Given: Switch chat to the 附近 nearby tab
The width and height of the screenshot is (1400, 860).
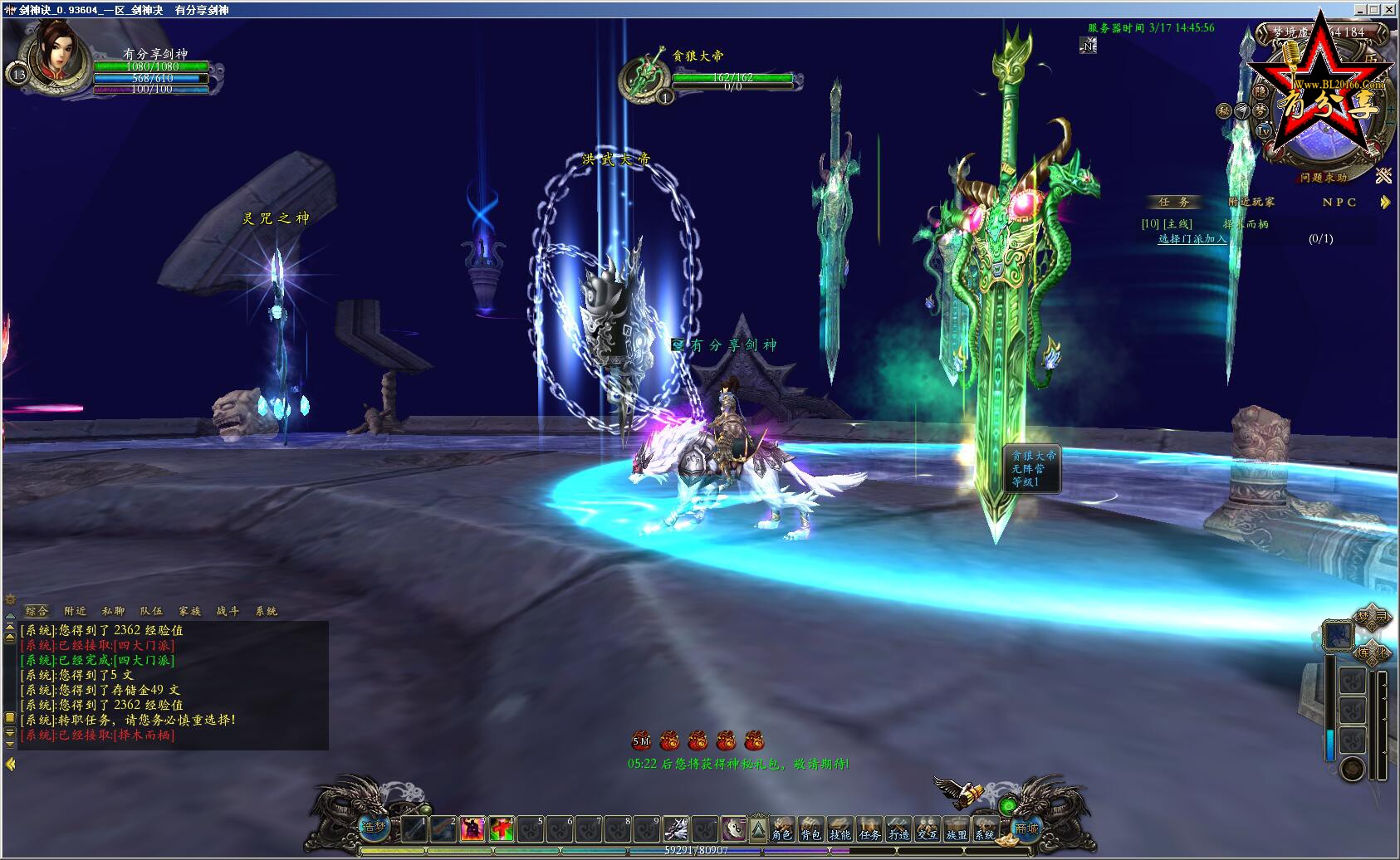Looking at the screenshot, I should coord(75,611).
